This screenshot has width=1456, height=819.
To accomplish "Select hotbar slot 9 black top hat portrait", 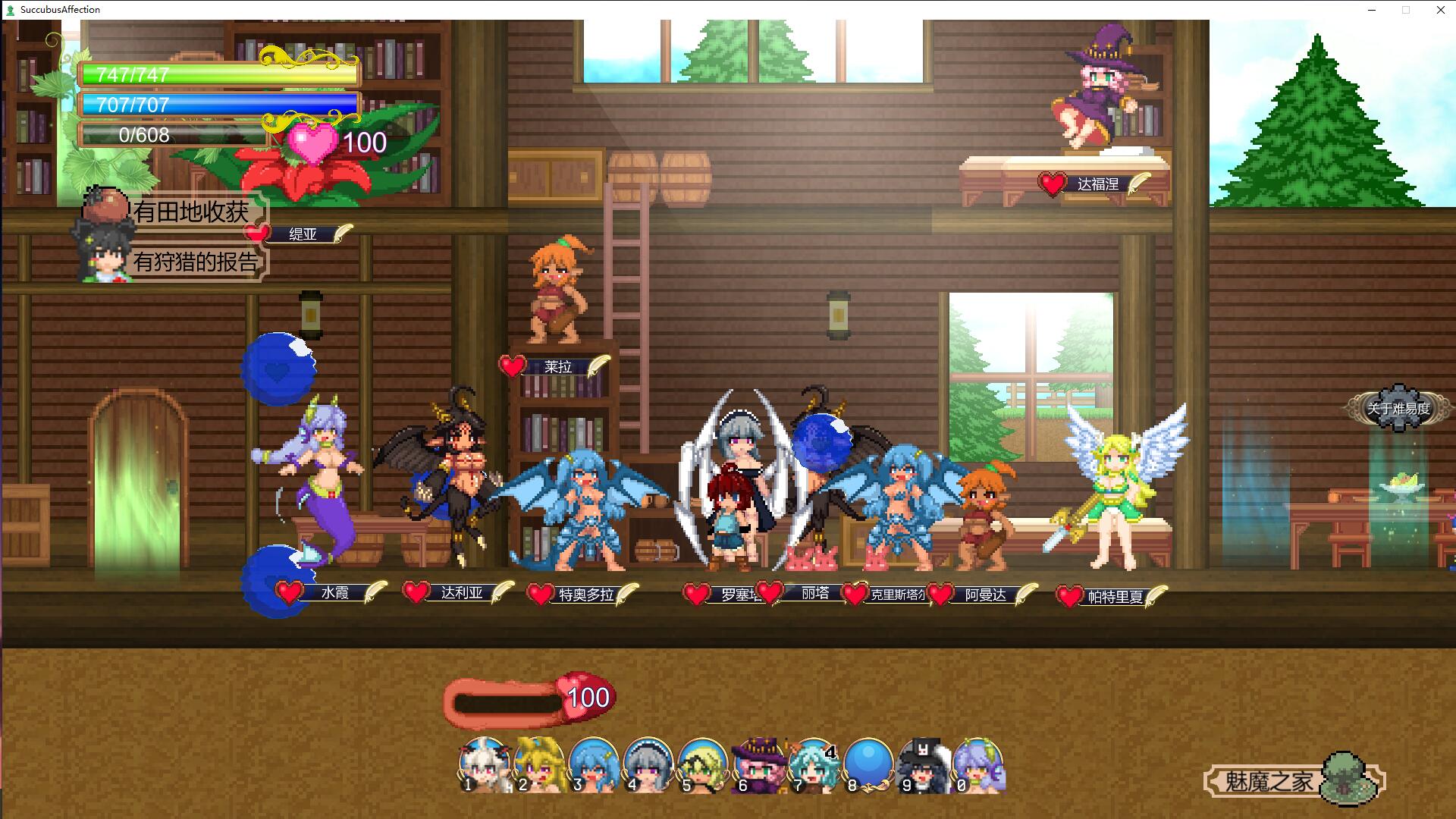I will click(x=923, y=765).
